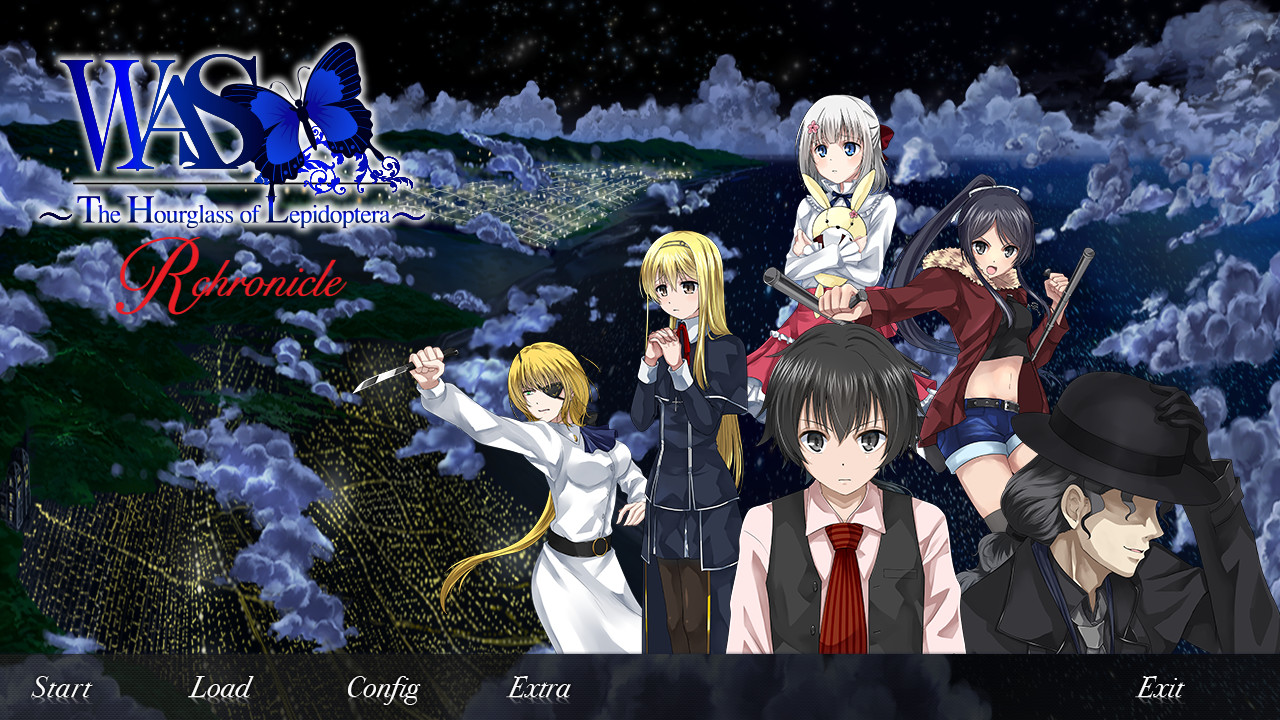Open the Load menu

(x=222, y=689)
